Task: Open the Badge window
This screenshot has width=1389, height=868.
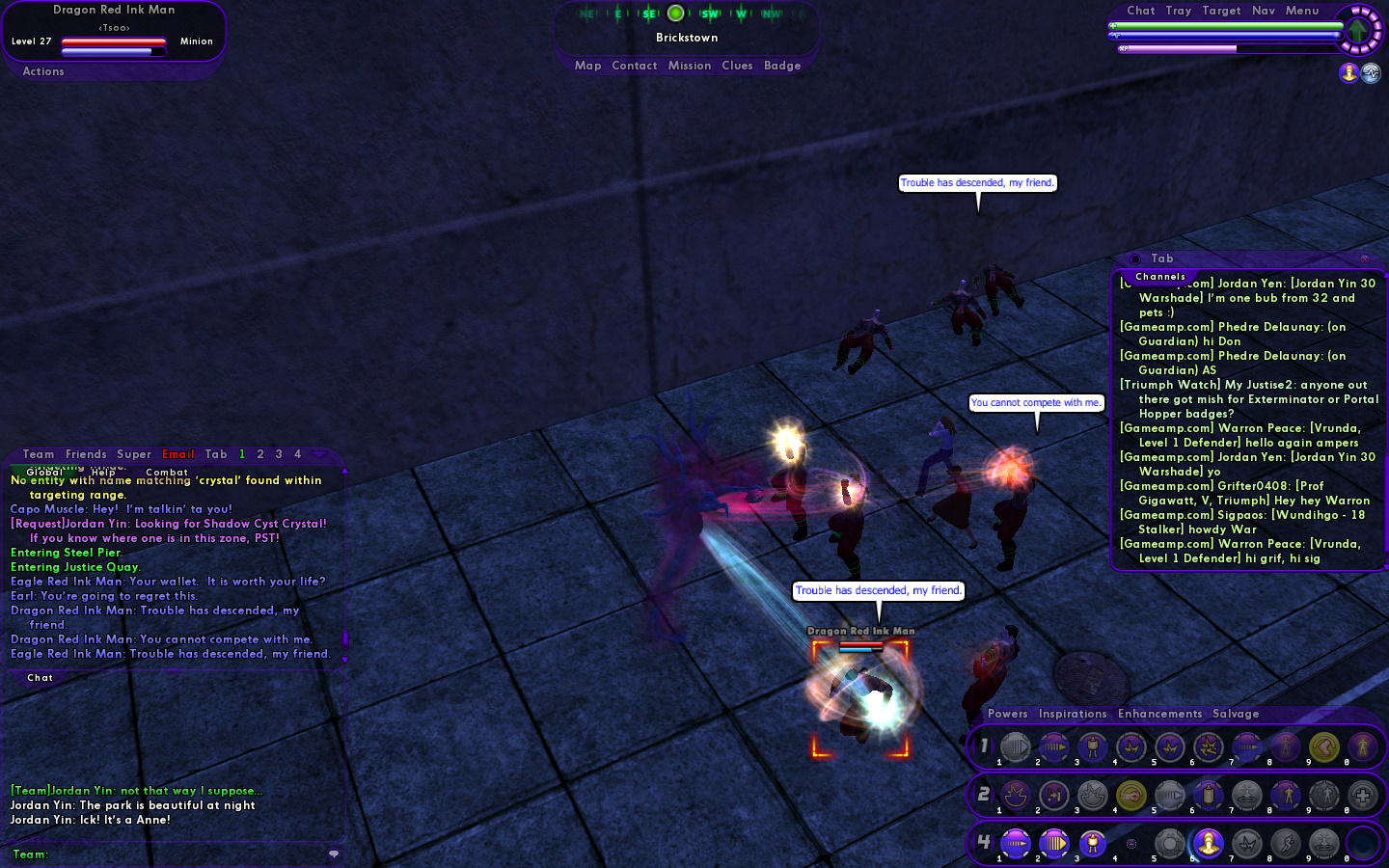Action: point(782,66)
